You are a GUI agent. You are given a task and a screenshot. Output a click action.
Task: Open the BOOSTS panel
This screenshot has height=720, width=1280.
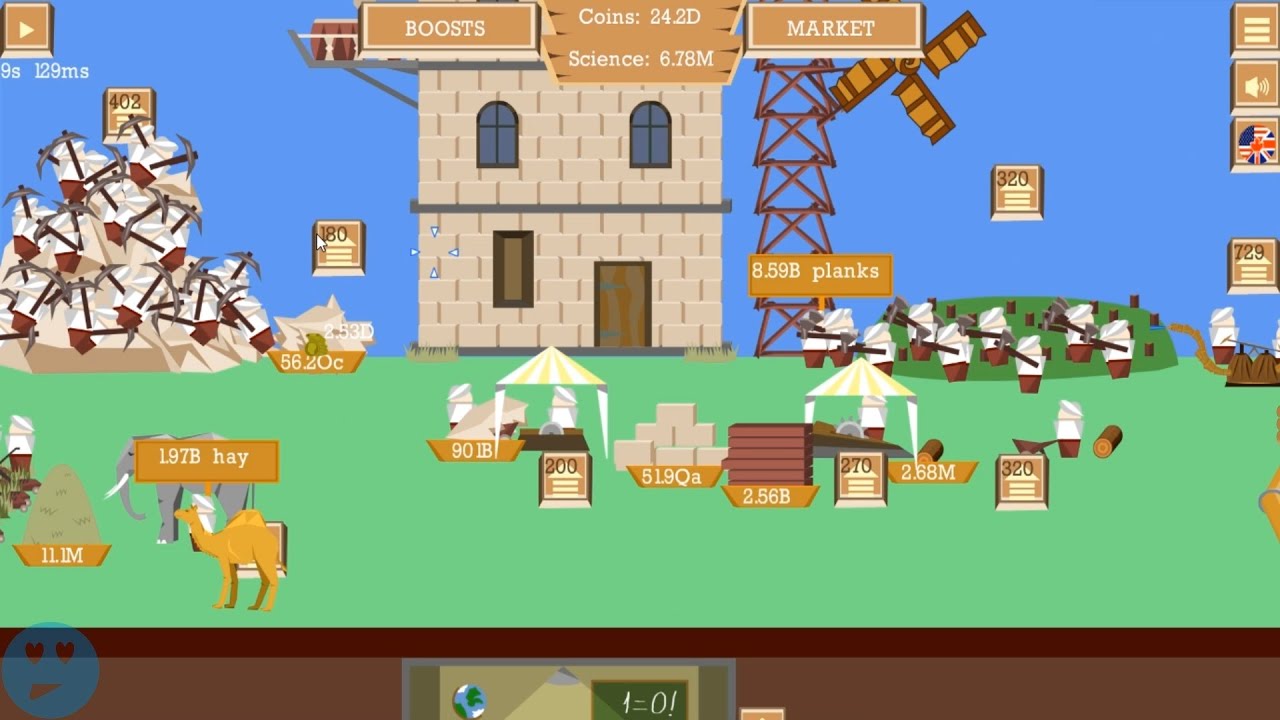click(x=448, y=28)
